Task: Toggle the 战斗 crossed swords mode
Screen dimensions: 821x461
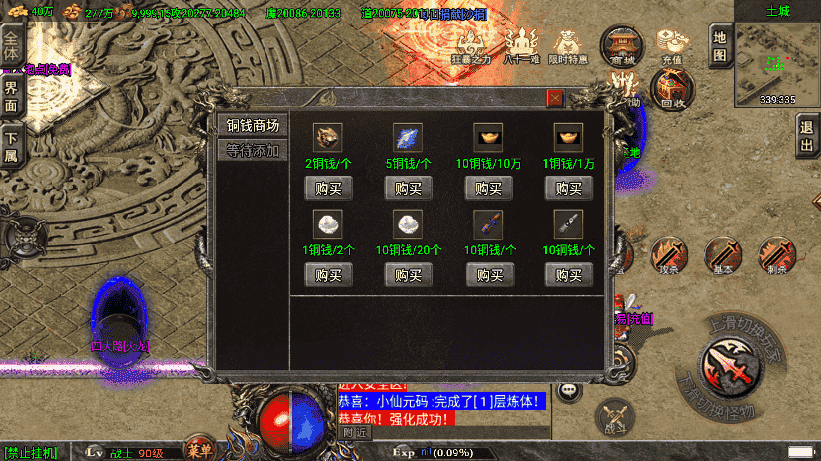Action: 614,415
